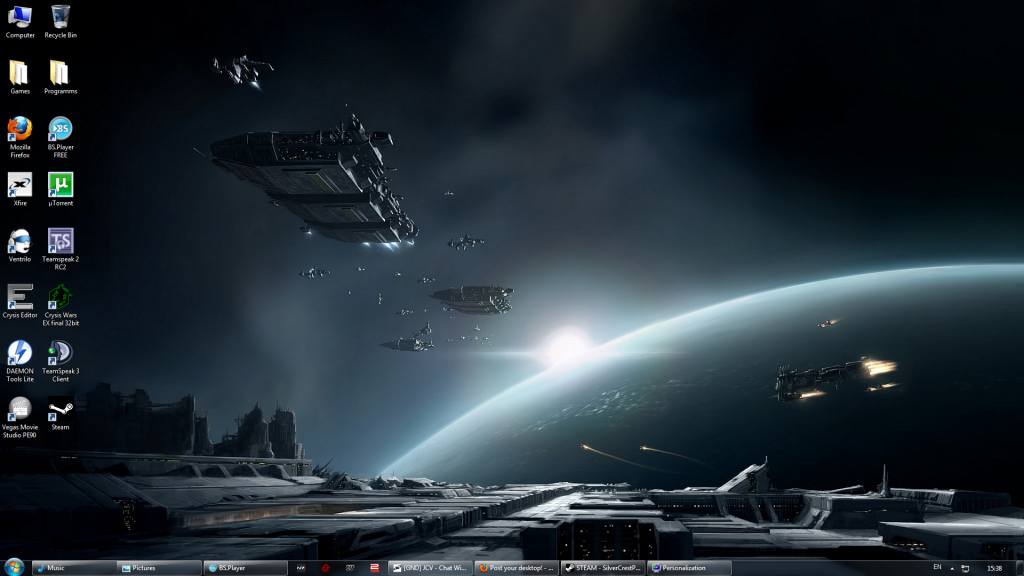Open the Games folder
This screenshot has height=576, width=1024.
pos(20,73)
